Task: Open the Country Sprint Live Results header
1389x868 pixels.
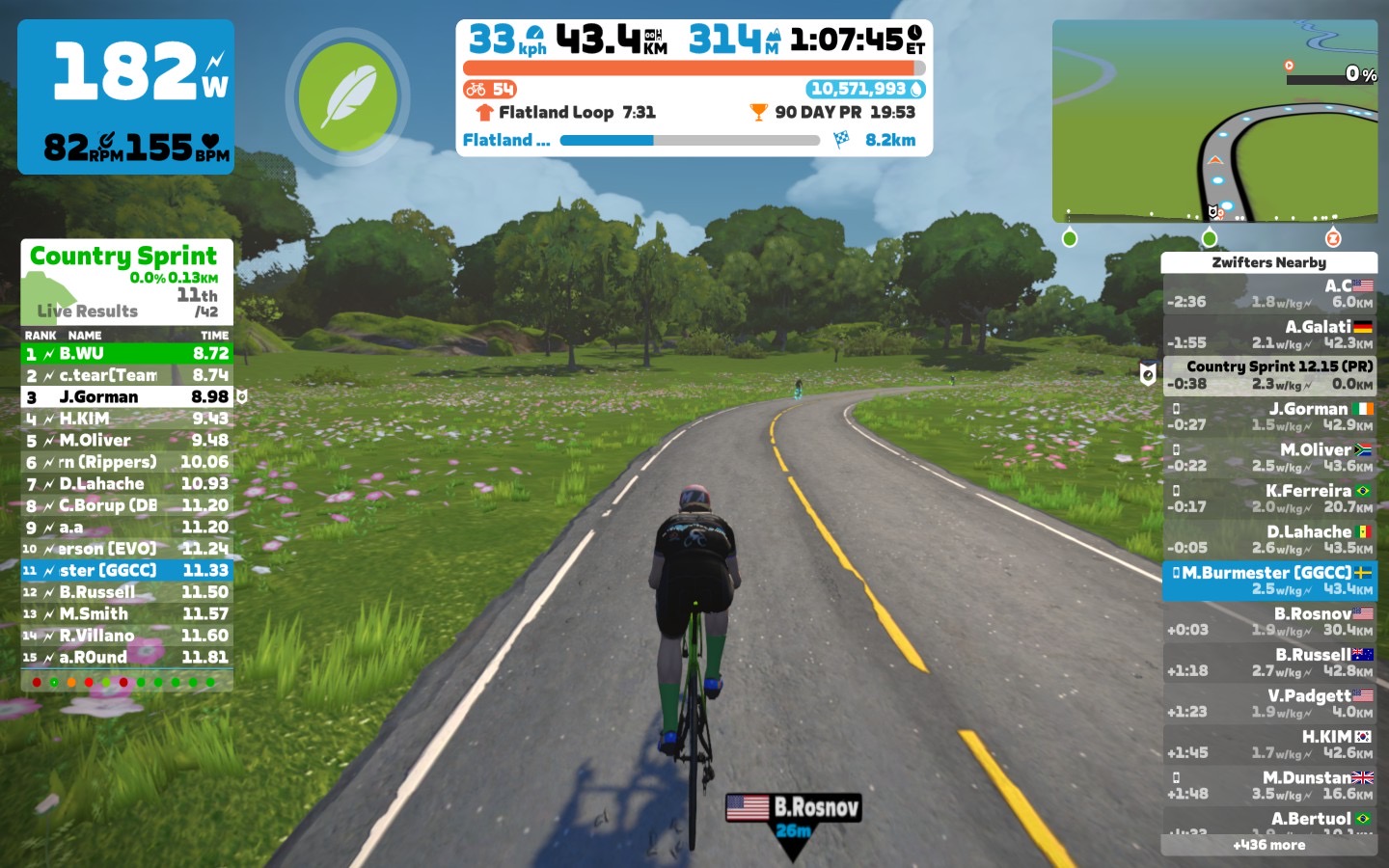Action: (126, 282)
